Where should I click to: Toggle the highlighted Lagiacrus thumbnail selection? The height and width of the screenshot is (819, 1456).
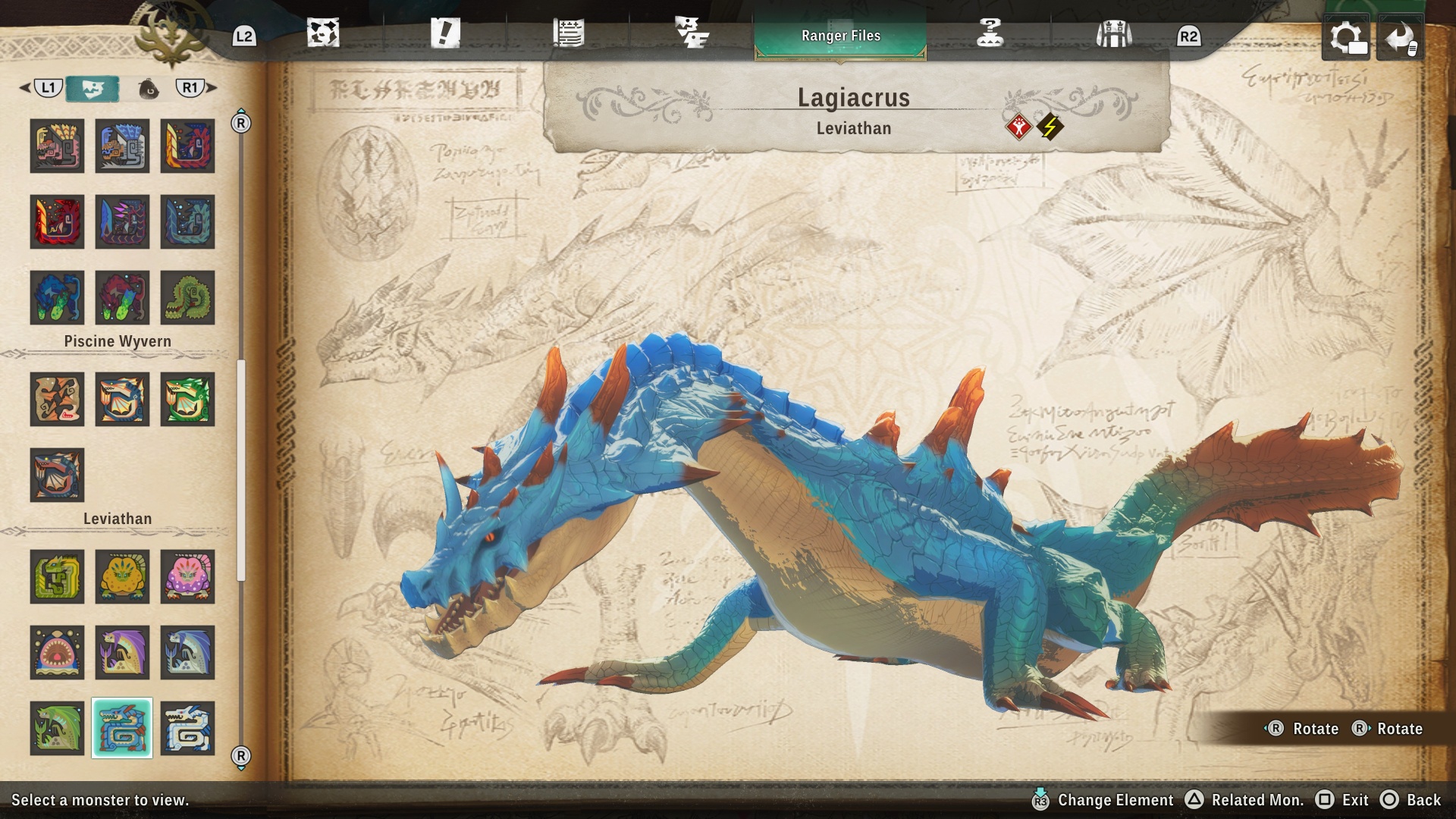pos(122,728)
